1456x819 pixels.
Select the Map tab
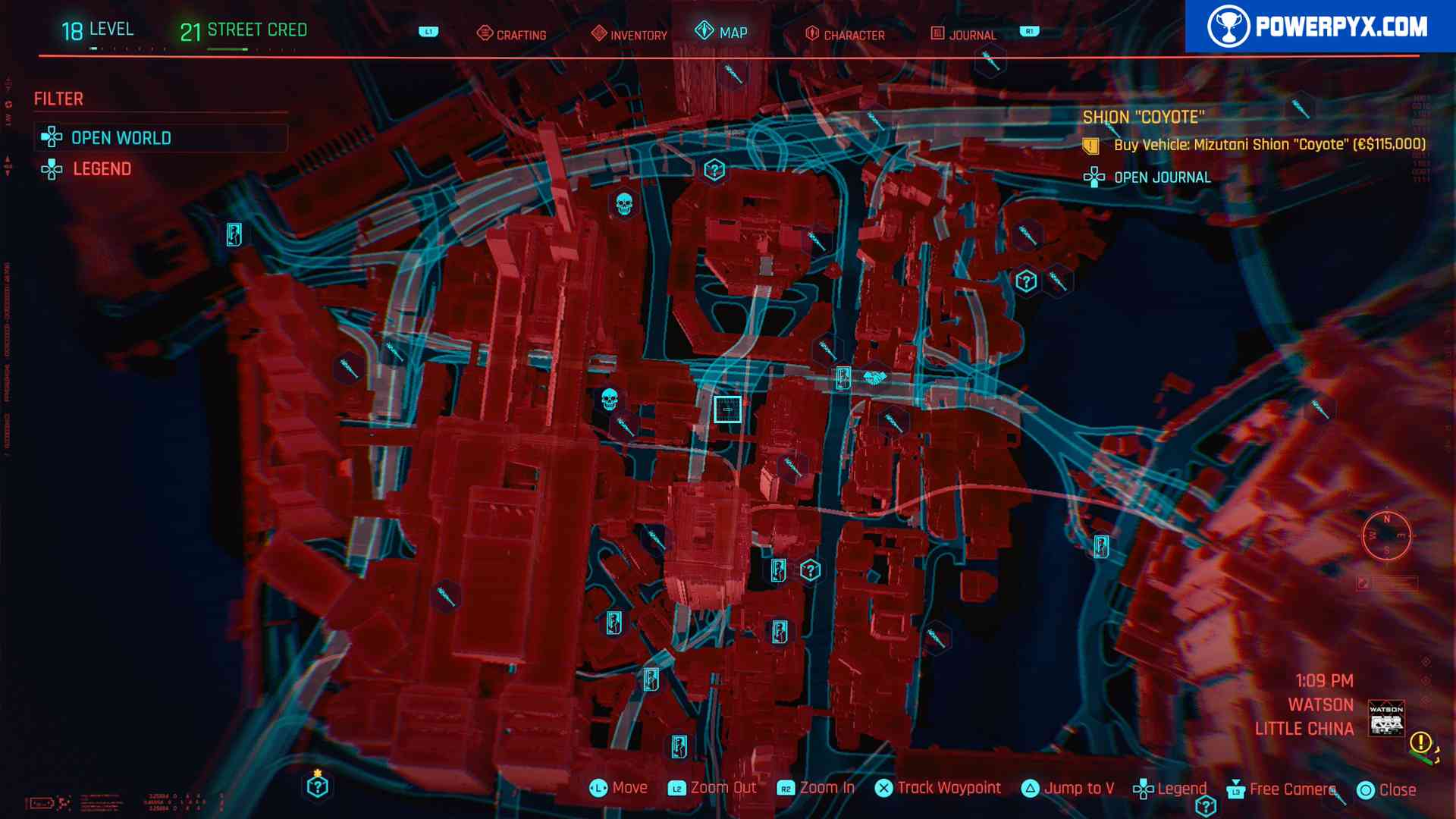722,32
